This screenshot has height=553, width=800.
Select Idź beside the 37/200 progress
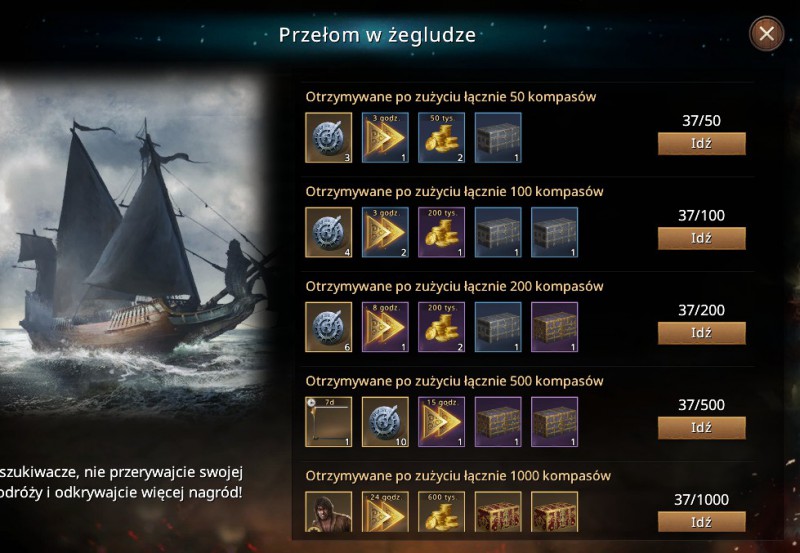701,333
